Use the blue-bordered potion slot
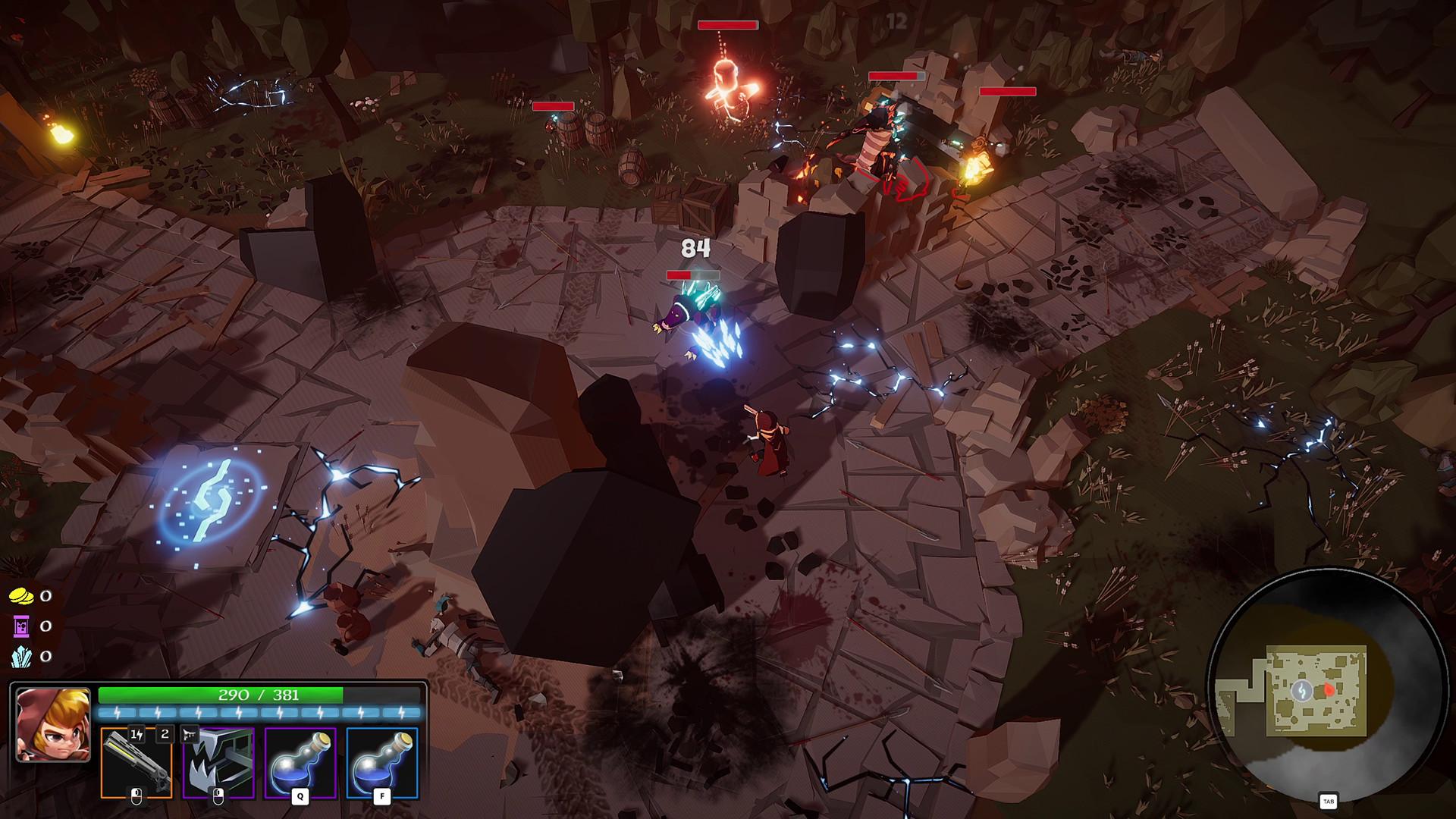The image size is (1456, 819). pos(382,762)
